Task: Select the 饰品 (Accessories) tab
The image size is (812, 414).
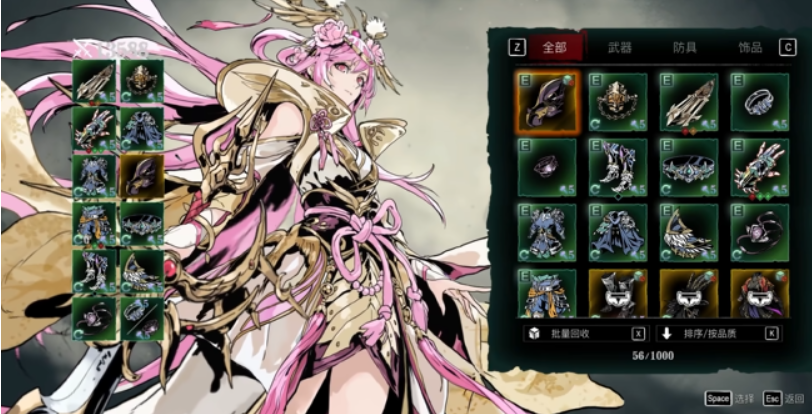Action: coord(750,47)
